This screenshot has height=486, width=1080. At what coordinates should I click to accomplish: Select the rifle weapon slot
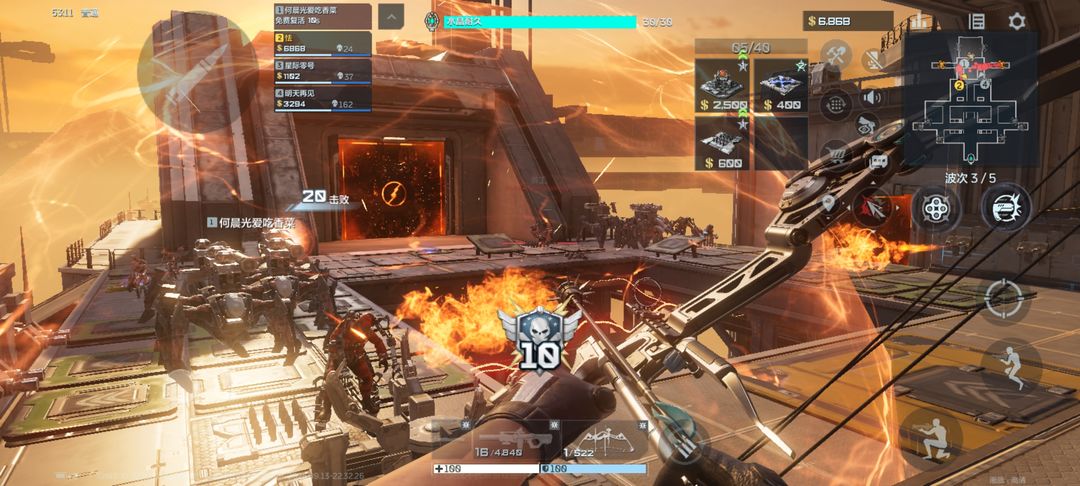point(498,441)
